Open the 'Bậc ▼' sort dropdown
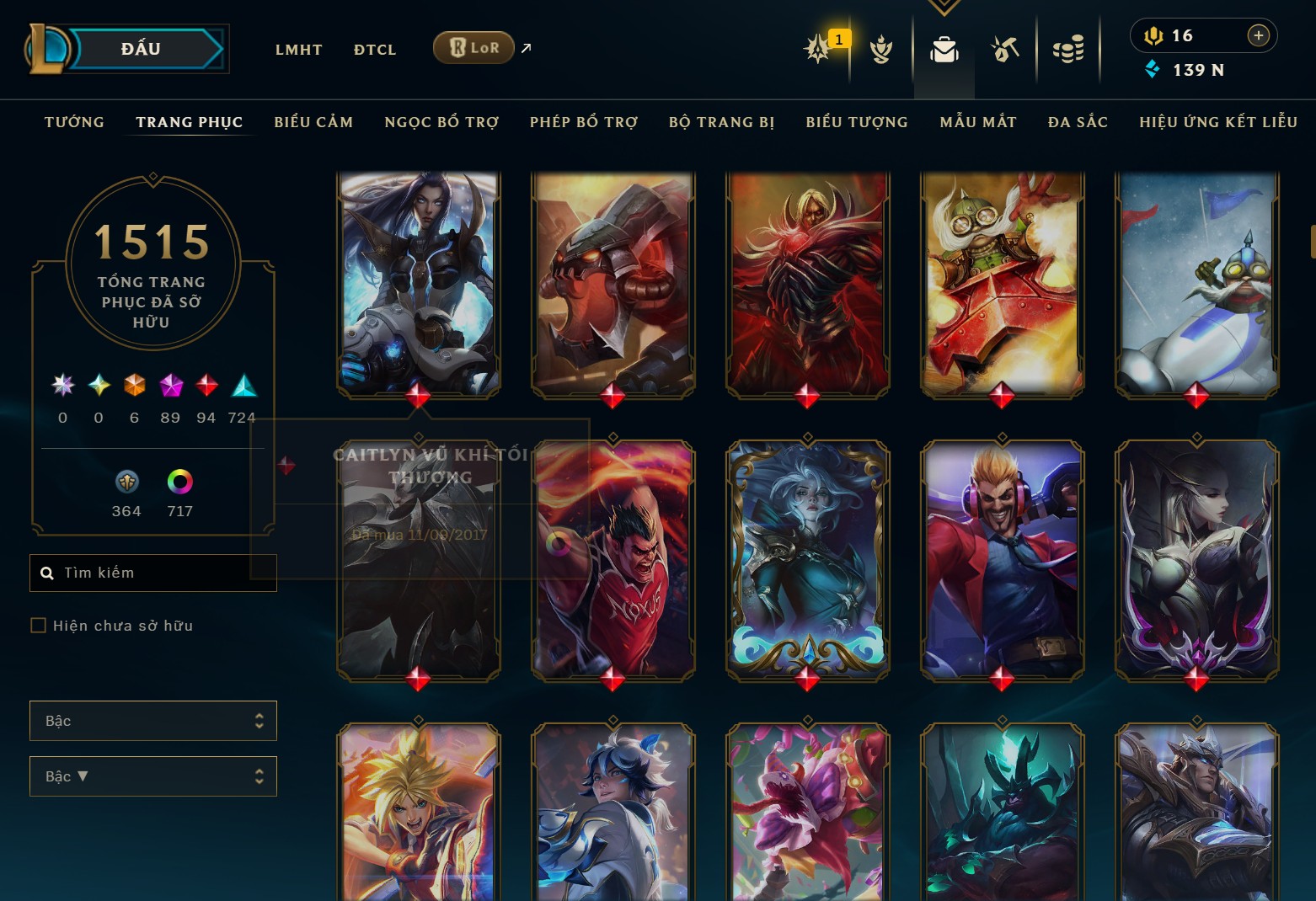 click(153, 776)
